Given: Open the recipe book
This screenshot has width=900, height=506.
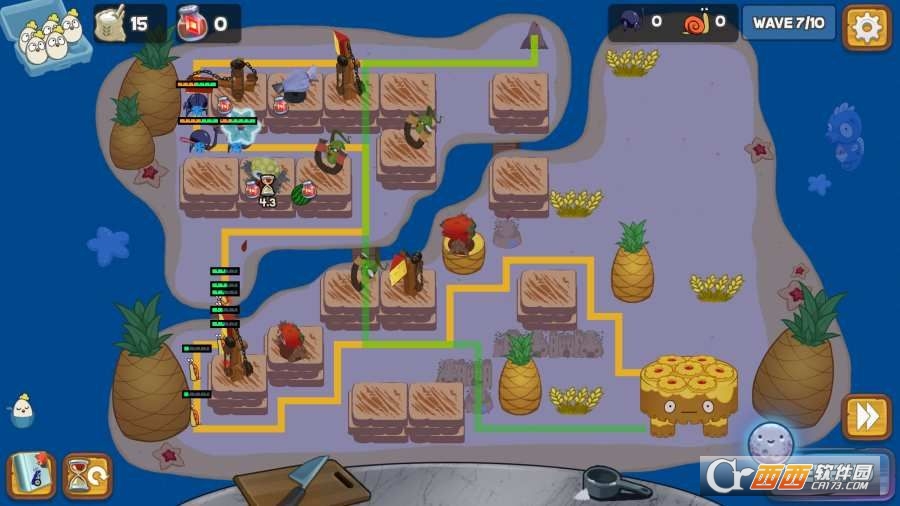Looking at the screenshot, I should click(31, 475).
